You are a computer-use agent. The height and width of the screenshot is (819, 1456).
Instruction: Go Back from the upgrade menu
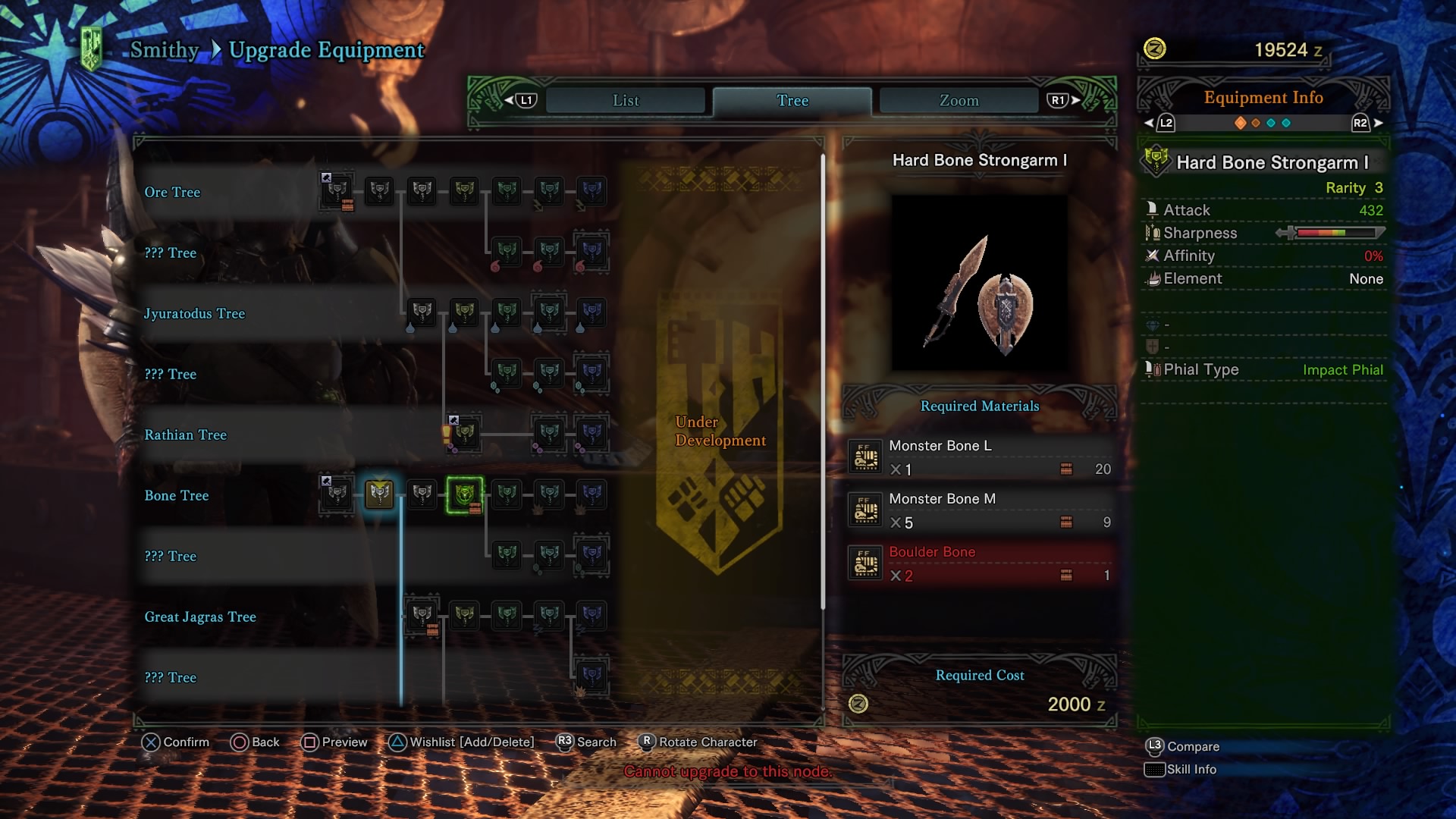[255, 742]
